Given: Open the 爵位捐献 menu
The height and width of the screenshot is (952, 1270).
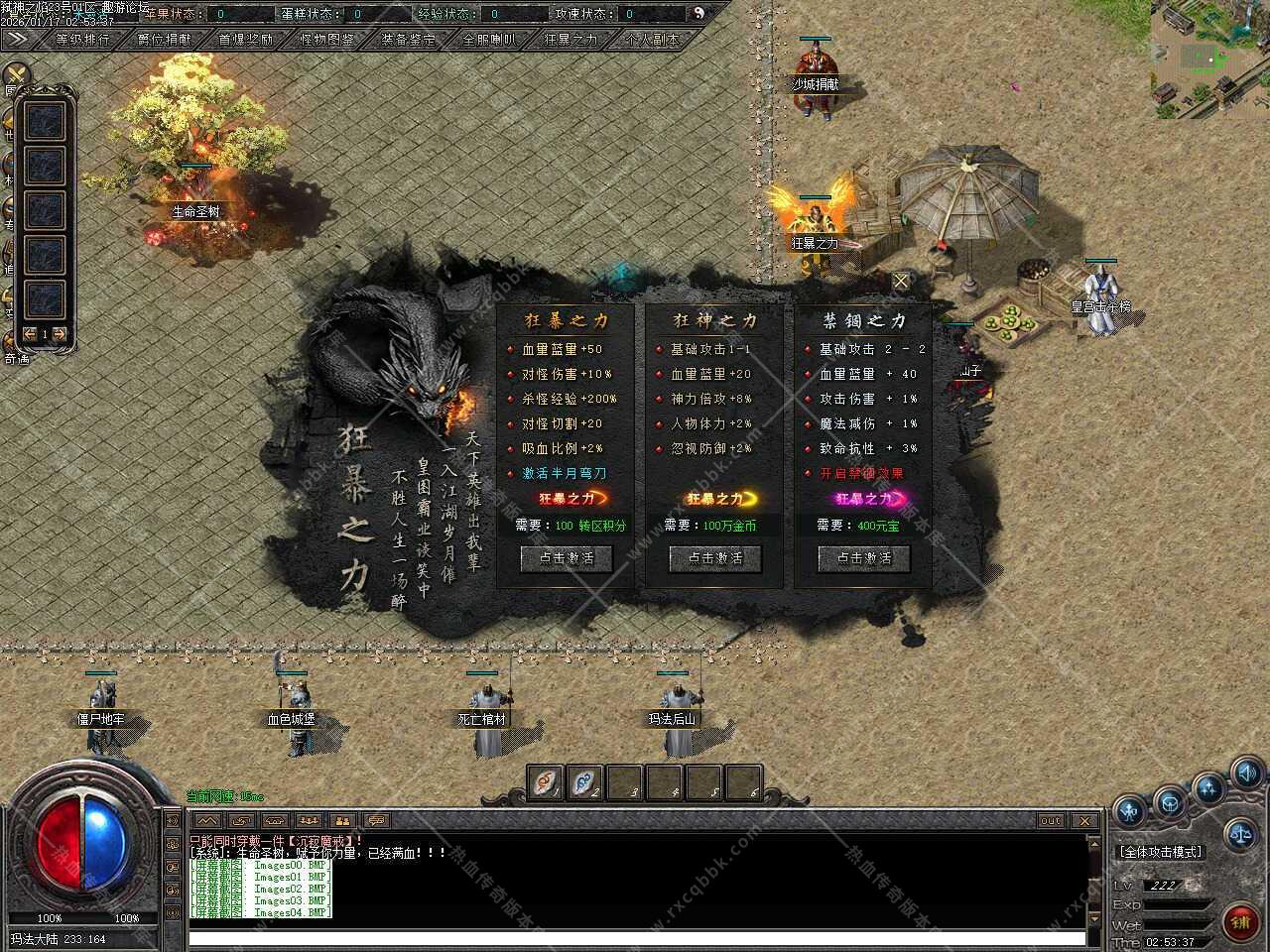Looking at the screenshot, I should click(165, 40).
